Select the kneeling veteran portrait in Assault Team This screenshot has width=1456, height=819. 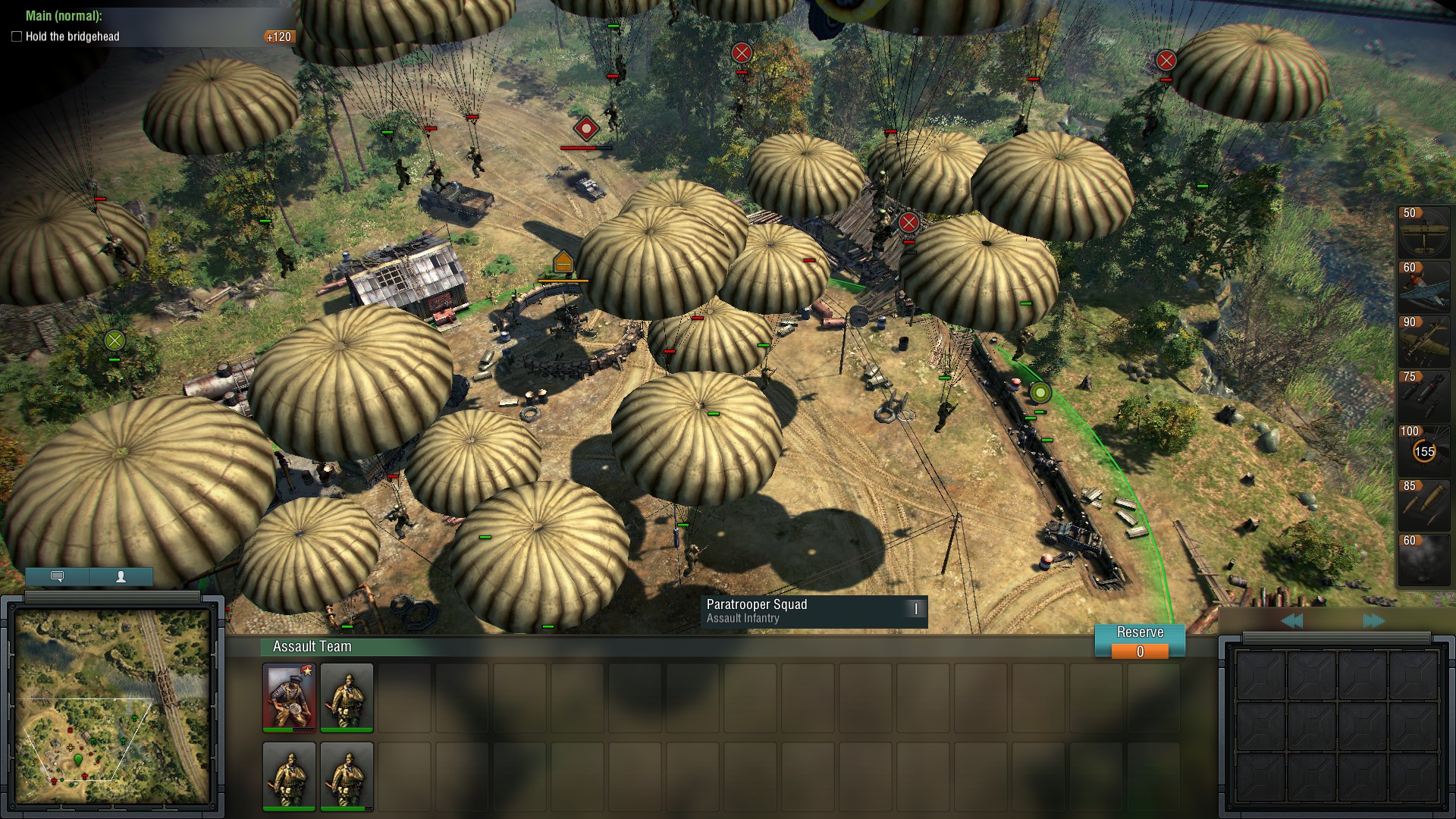[x=289, y=698]
